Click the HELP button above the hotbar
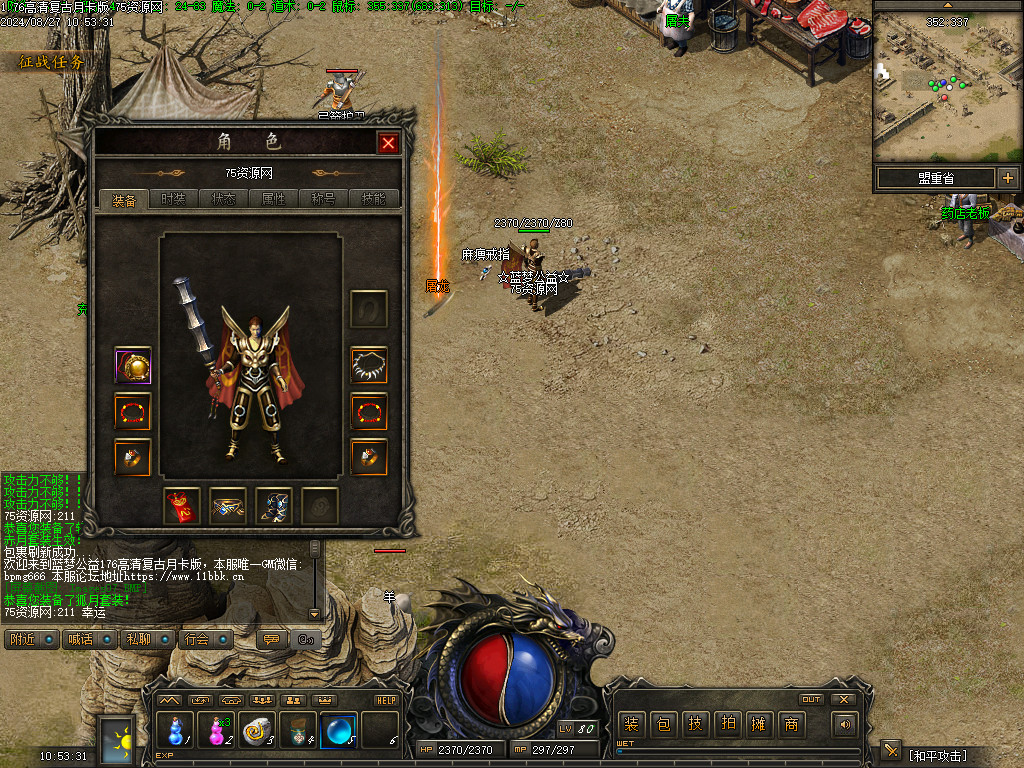Viewport: 1024px width, 768px height. tap(387, 700)
